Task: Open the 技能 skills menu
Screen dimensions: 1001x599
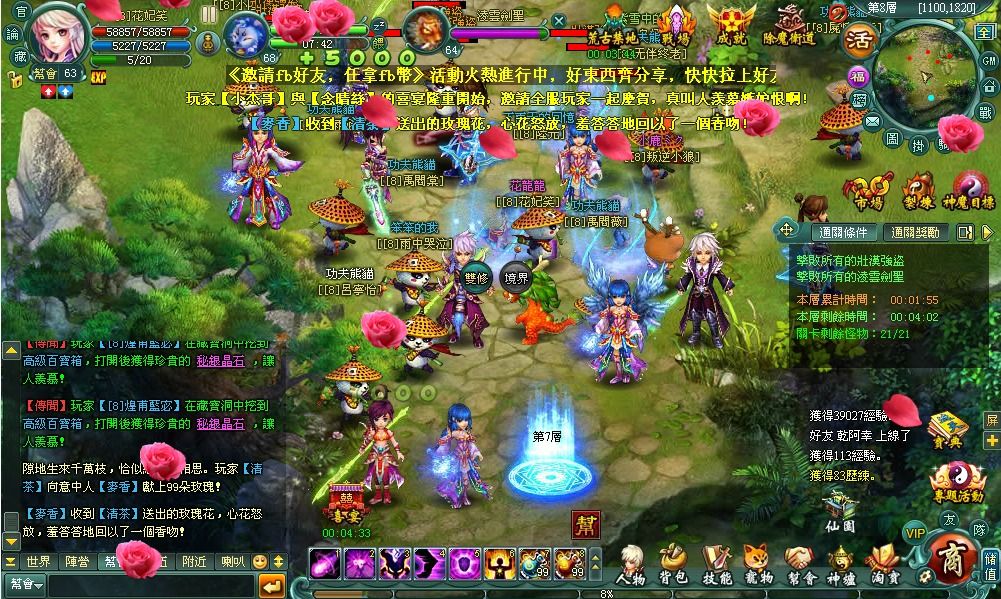Action: [x=716, y=564]
